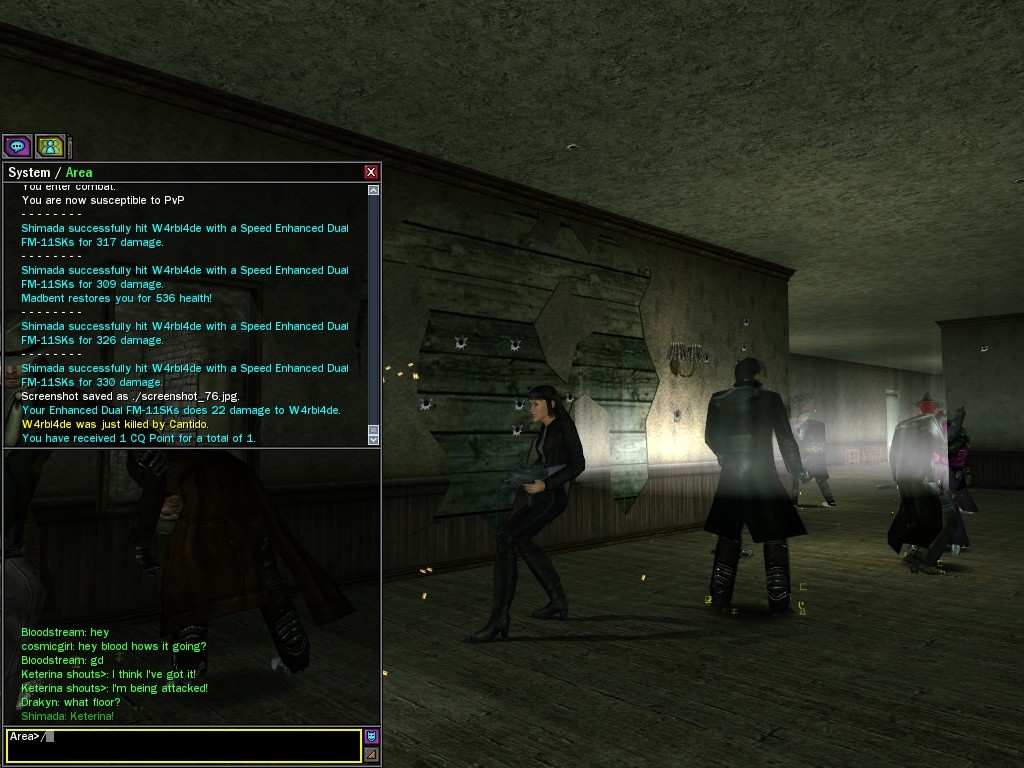
Task: Open the yellow two-person social icon
Action: coord(50,146)
